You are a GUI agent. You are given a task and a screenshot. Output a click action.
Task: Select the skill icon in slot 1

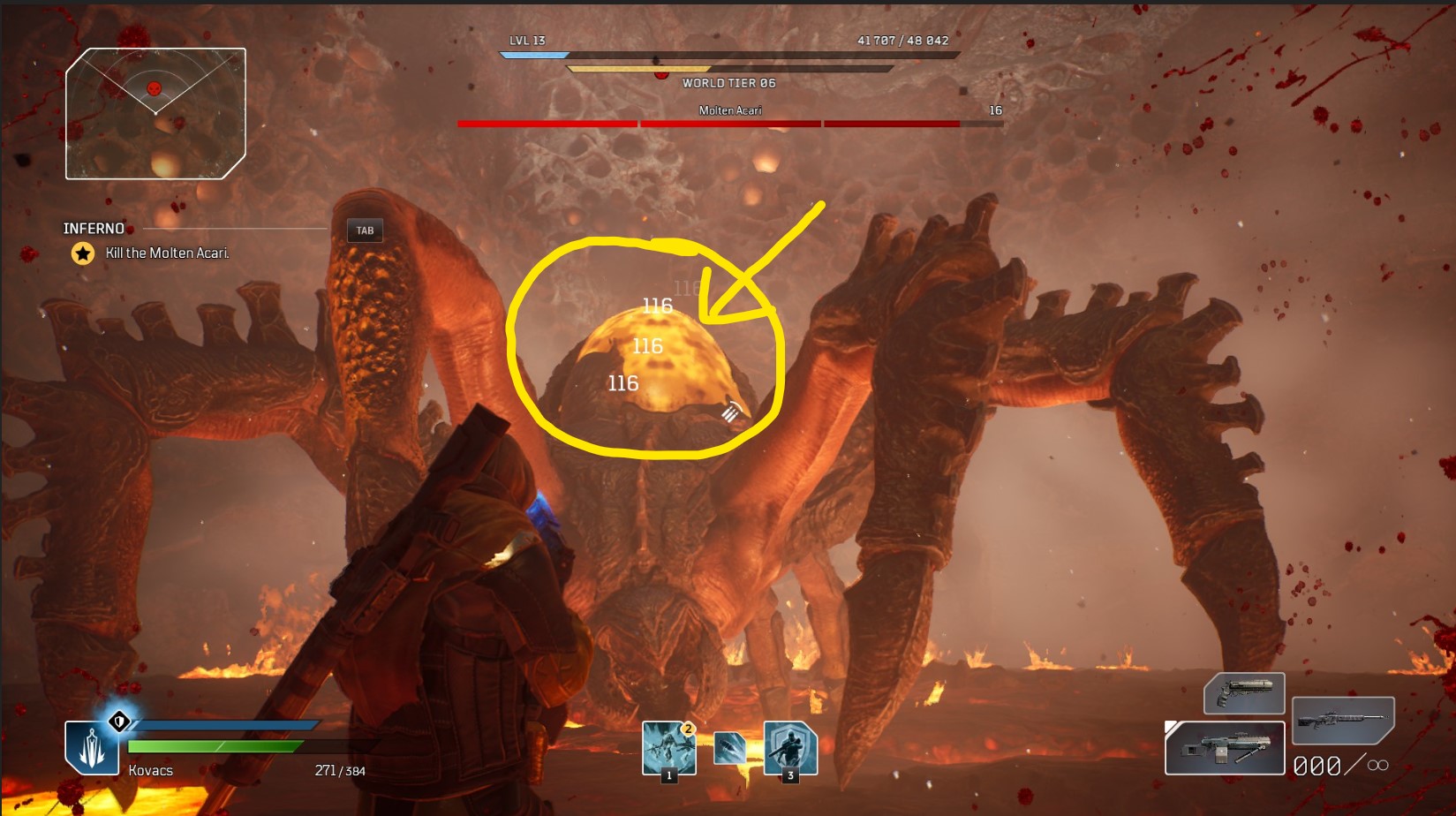668,750
